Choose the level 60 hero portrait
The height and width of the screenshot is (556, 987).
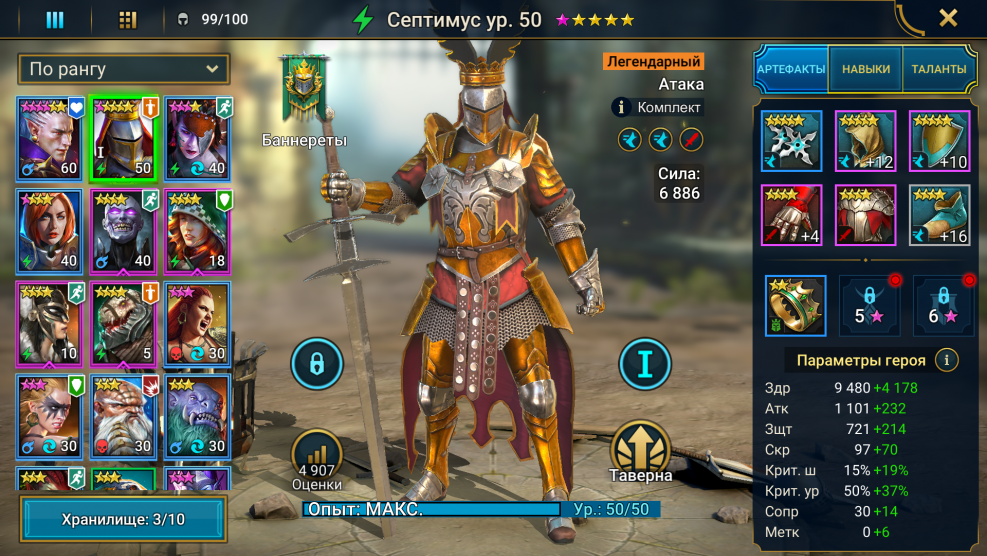(x=50, y=137)
